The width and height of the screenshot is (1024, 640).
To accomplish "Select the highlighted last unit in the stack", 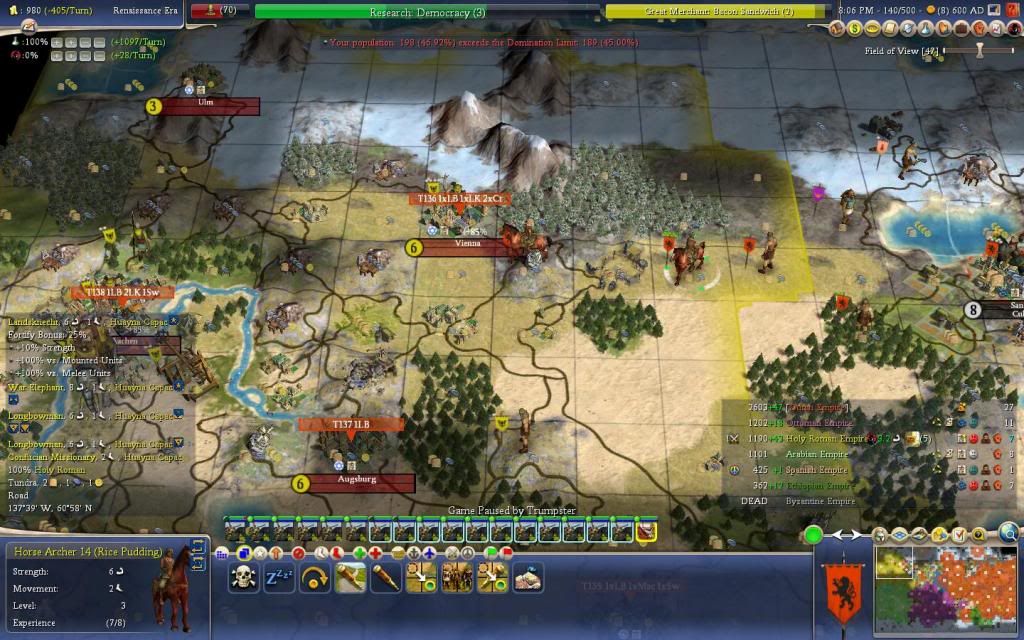I will pos(646,531).
